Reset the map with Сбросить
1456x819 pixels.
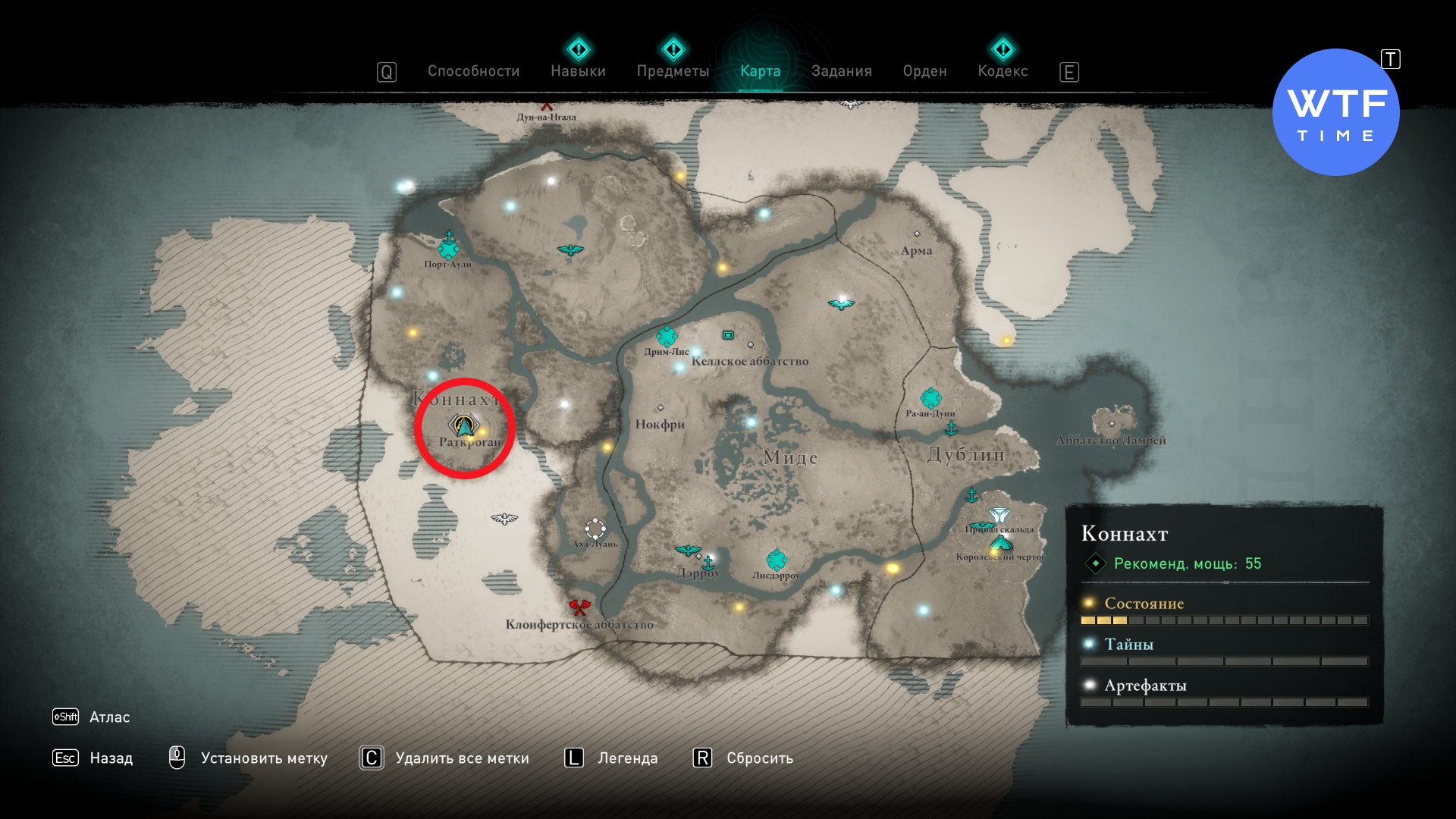(x=759, y=758)
